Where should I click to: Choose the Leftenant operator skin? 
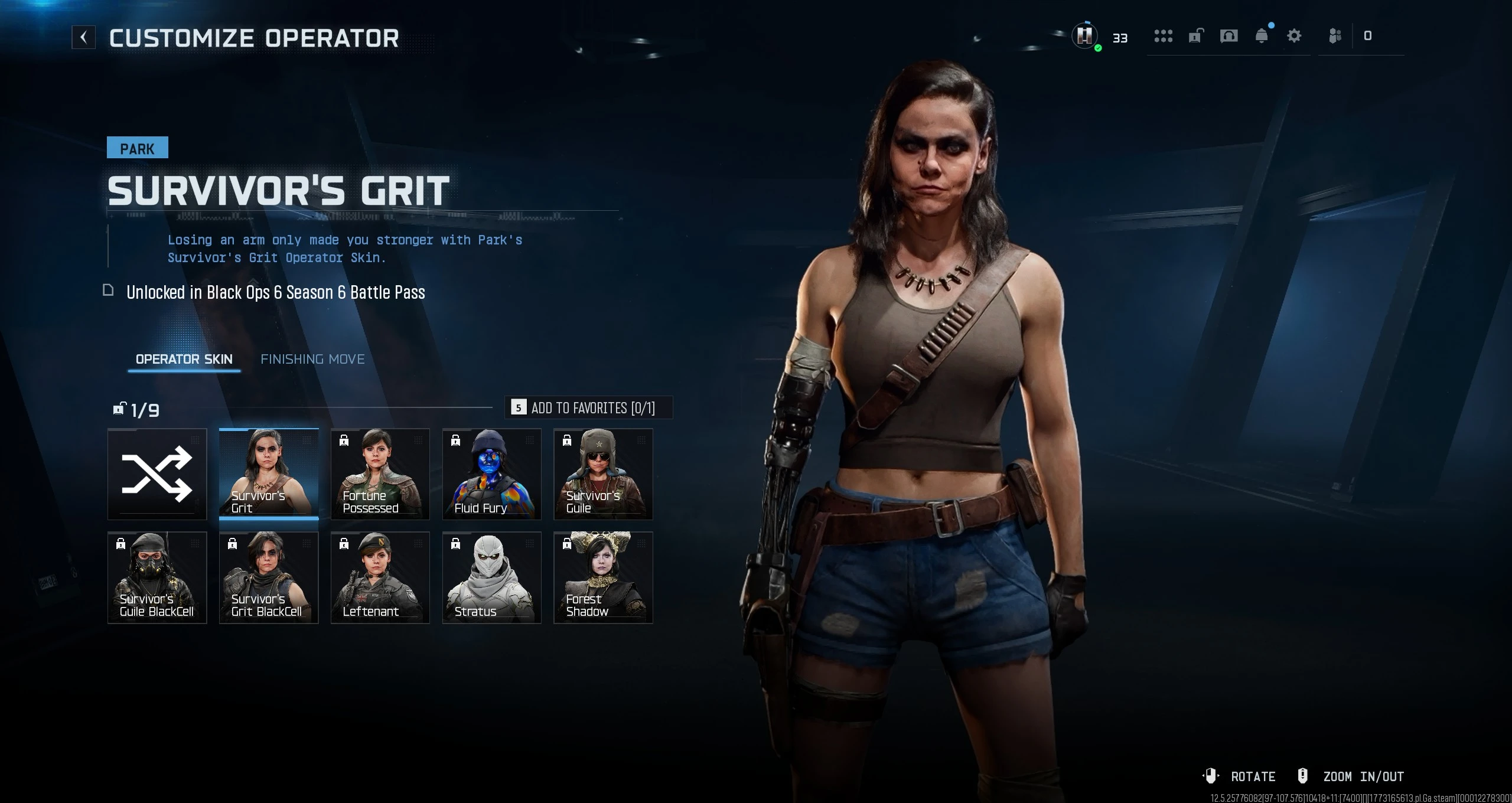pyautogui.click(x=380, y=577)
